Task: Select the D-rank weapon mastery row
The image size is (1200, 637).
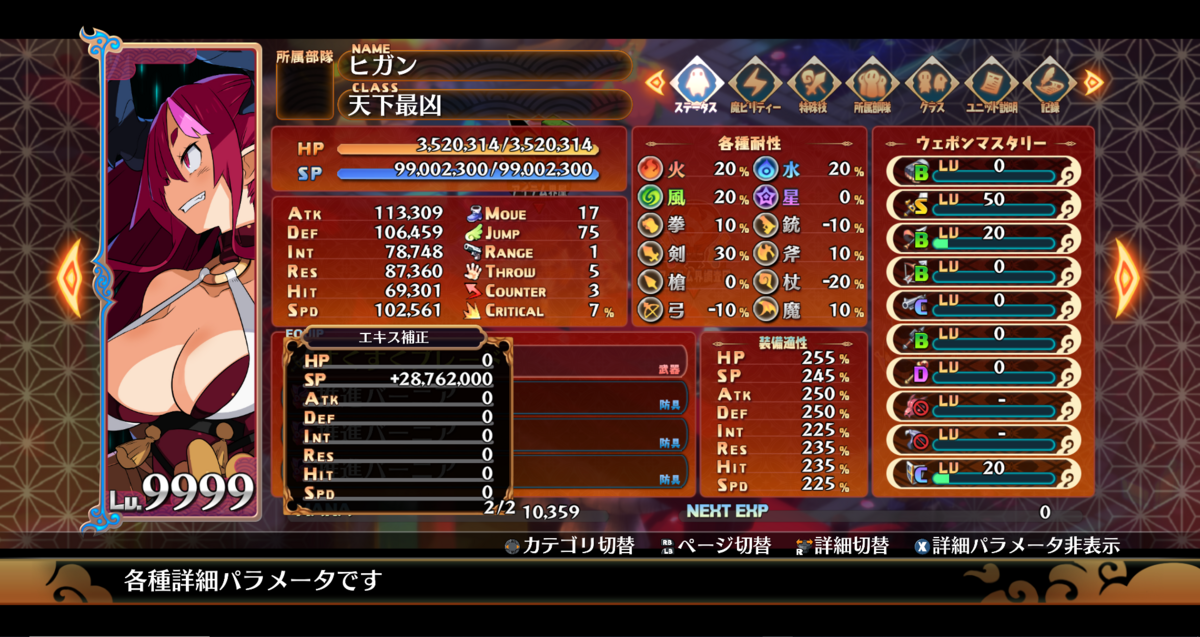Action: click(984, 373)
